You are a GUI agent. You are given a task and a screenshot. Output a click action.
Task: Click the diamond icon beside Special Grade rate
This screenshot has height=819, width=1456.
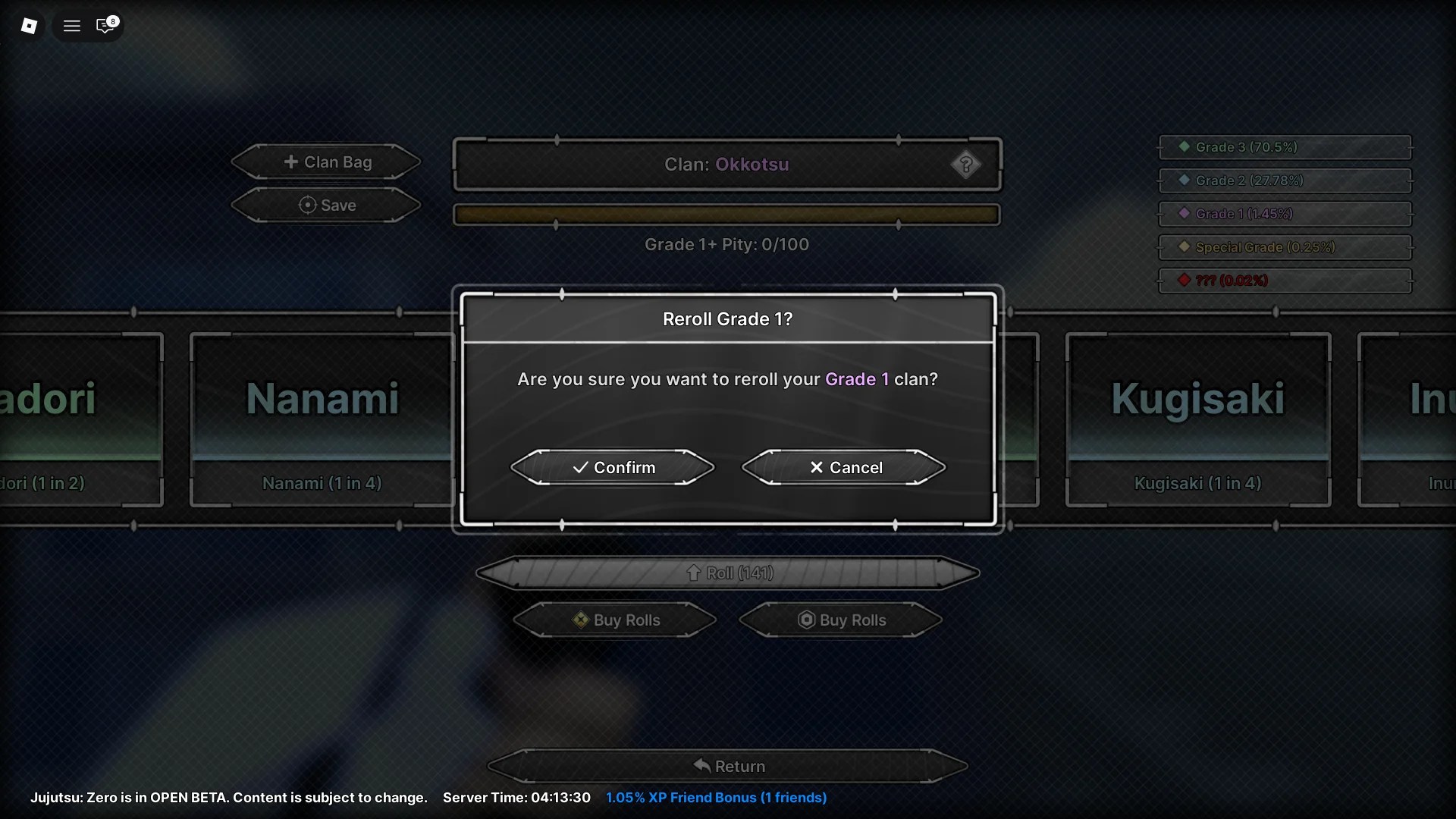tap(1185, 246)
